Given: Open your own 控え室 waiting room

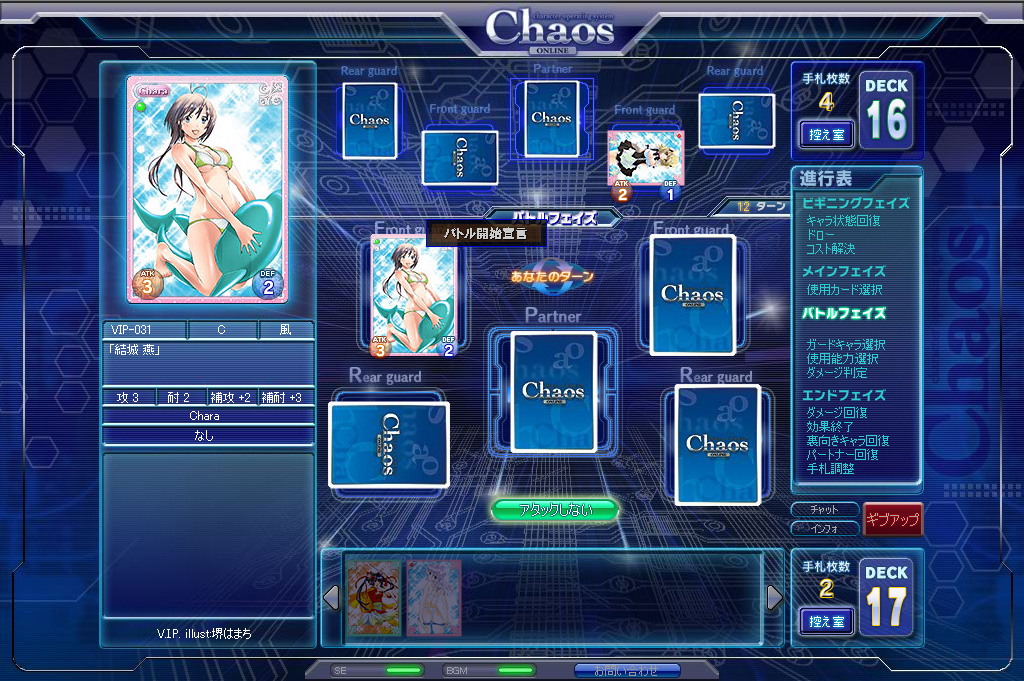Looking at the screenshot, I should [827, 620].
